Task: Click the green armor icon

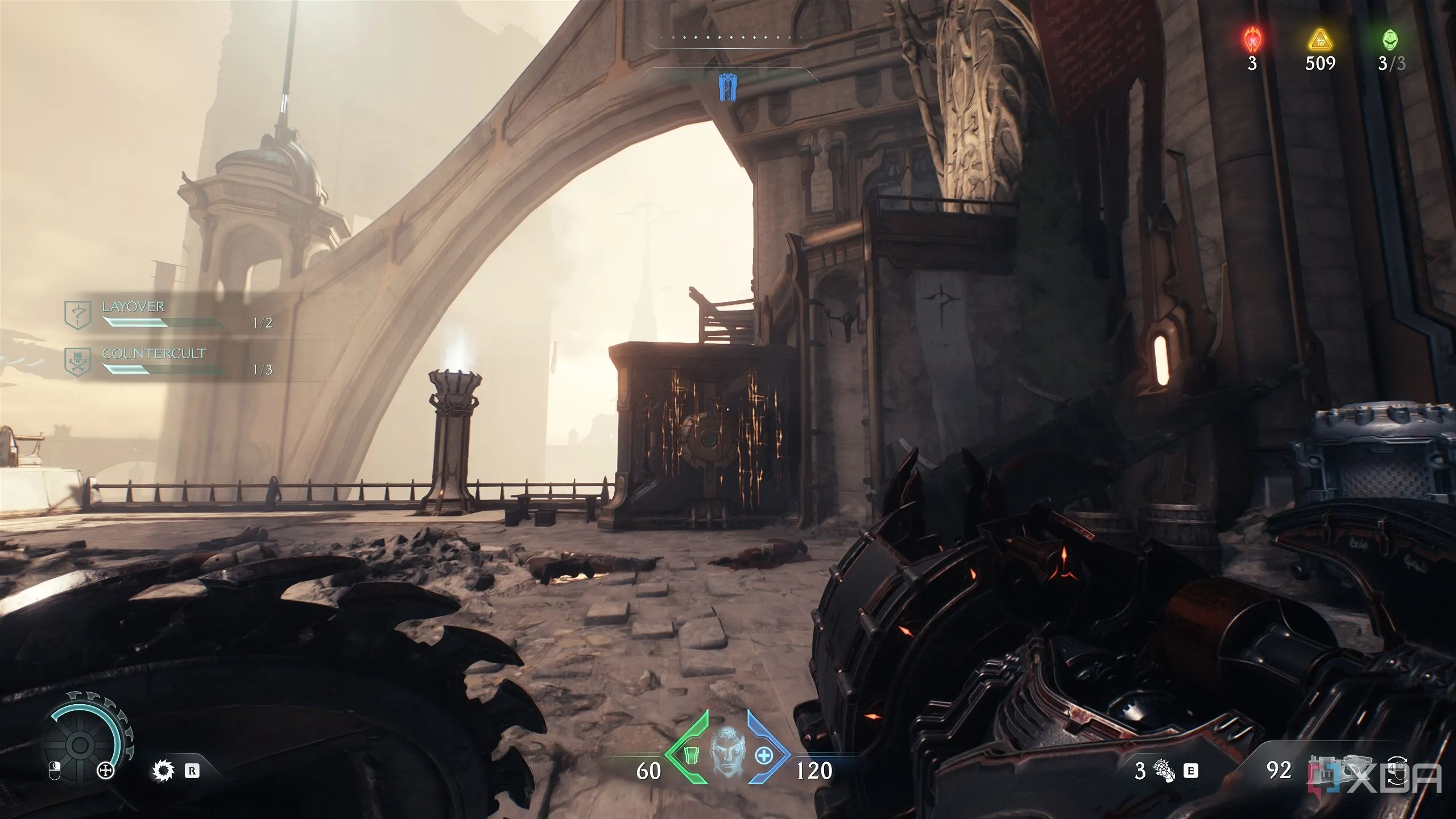Action: point(692,771)
